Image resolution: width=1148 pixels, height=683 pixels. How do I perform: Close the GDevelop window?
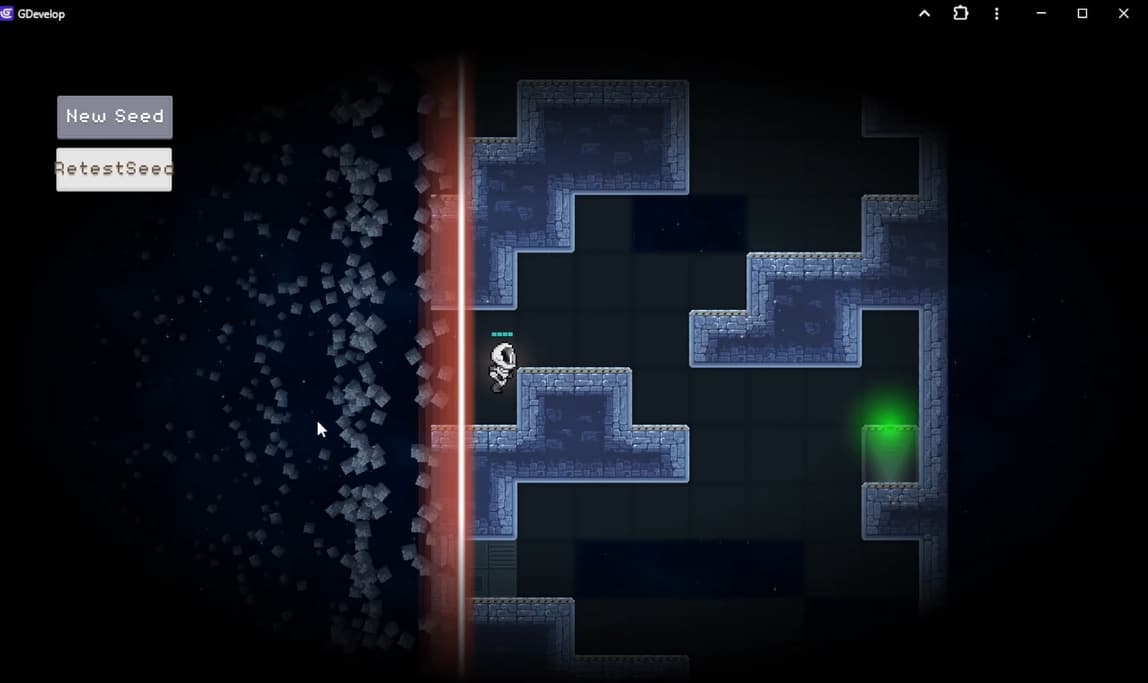pos(1123,14)
